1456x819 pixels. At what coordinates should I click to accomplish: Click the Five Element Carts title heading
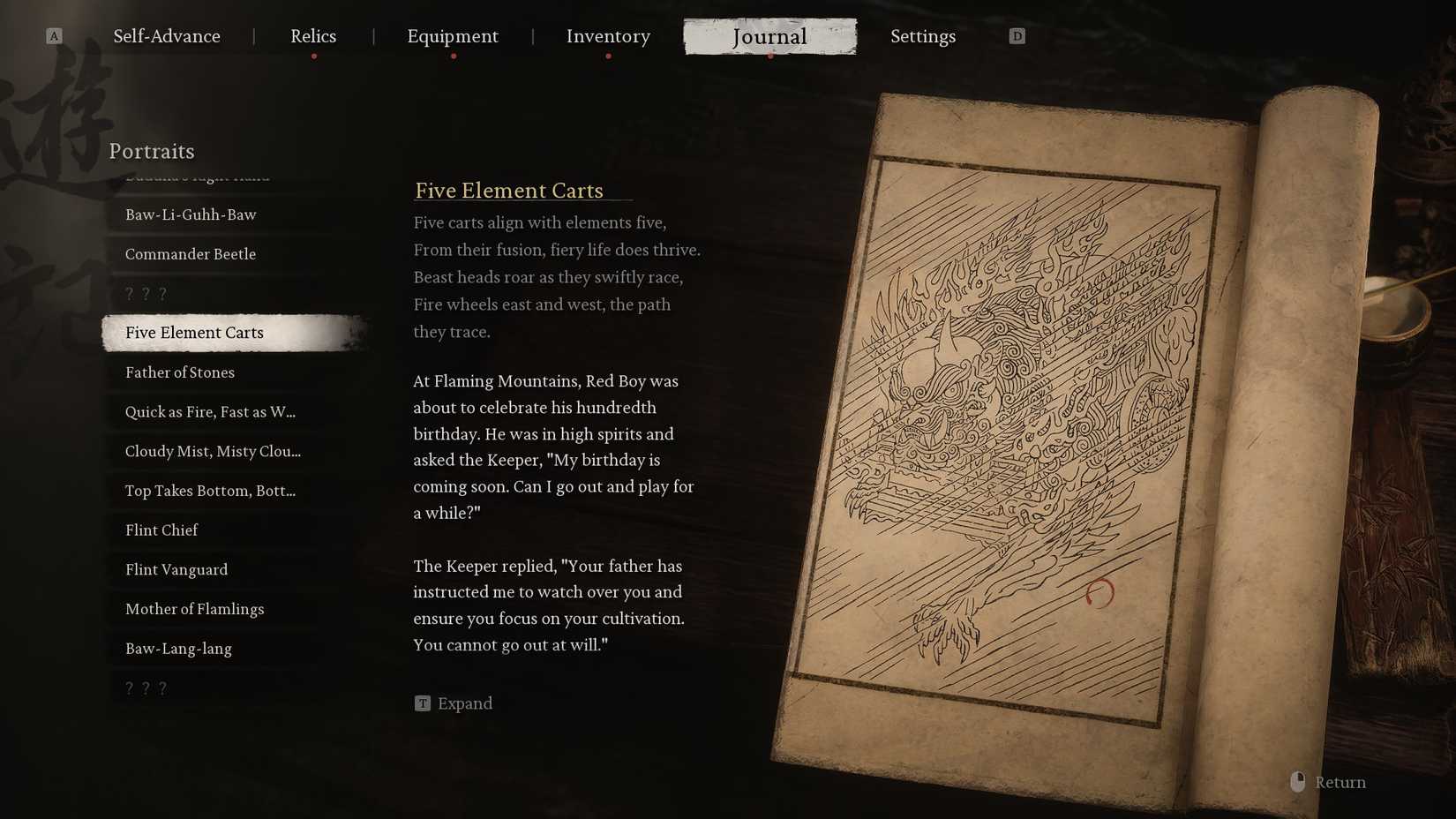(509, 191)
